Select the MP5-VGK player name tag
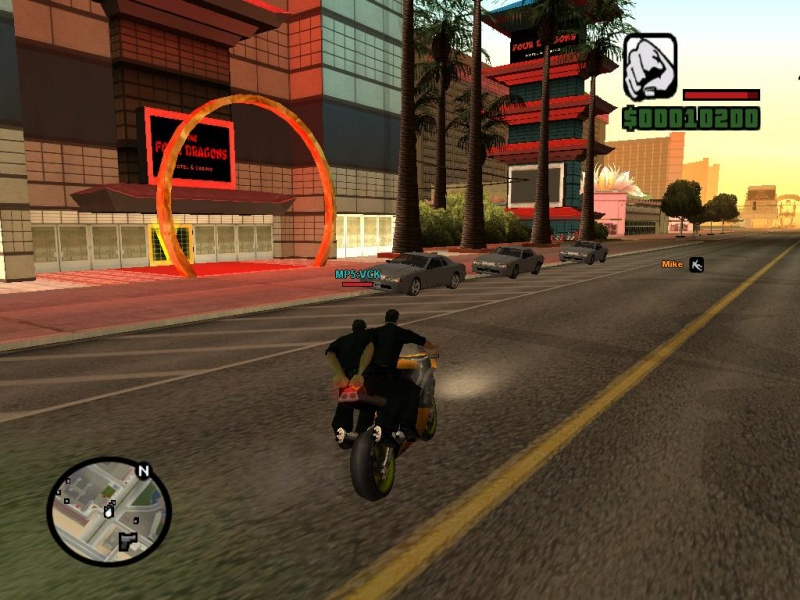Viewport: 800px width, 600px height. pyautogui.click(x=356, y=273)
